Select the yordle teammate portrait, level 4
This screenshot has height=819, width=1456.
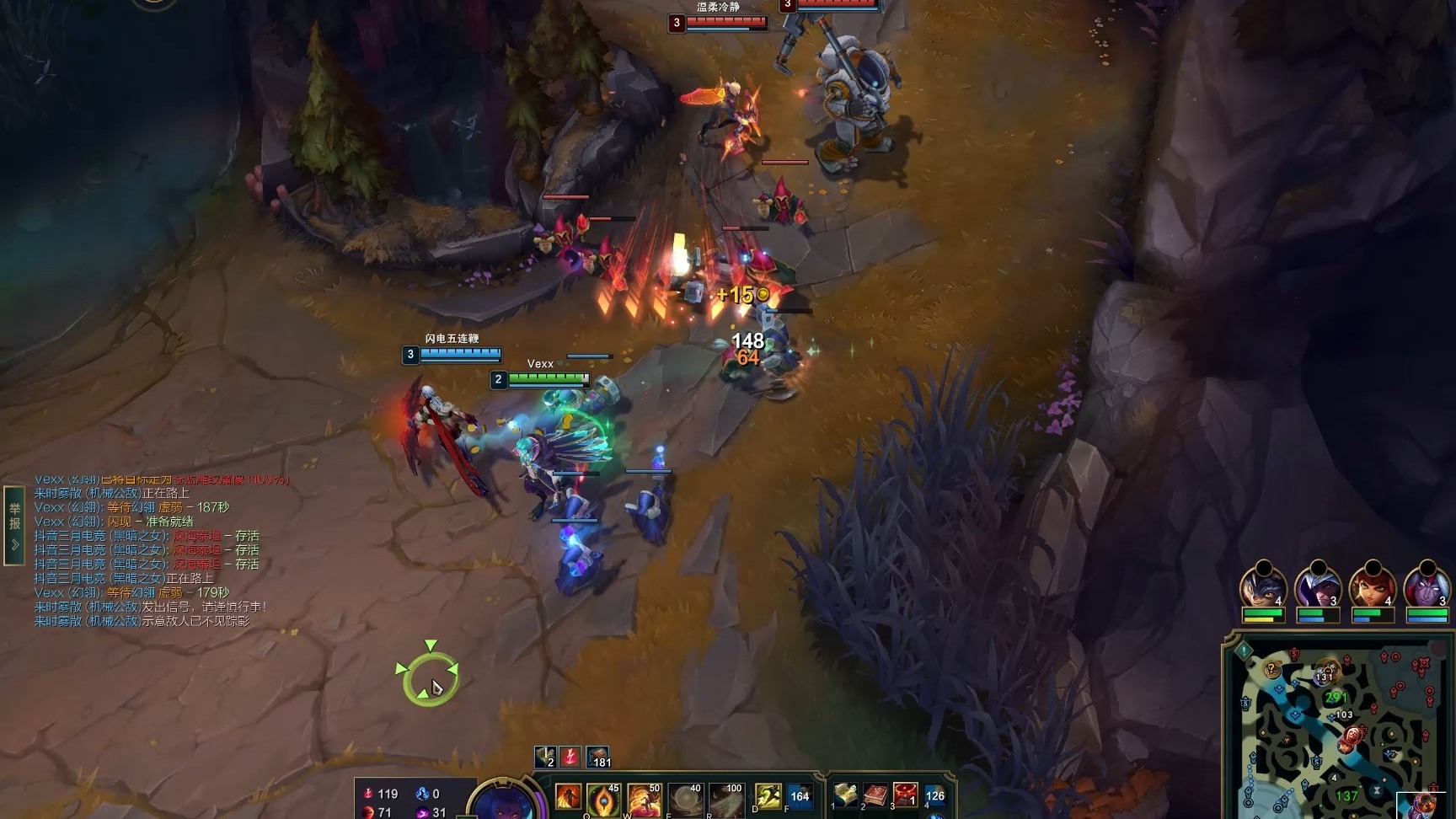click(1262, 585)
